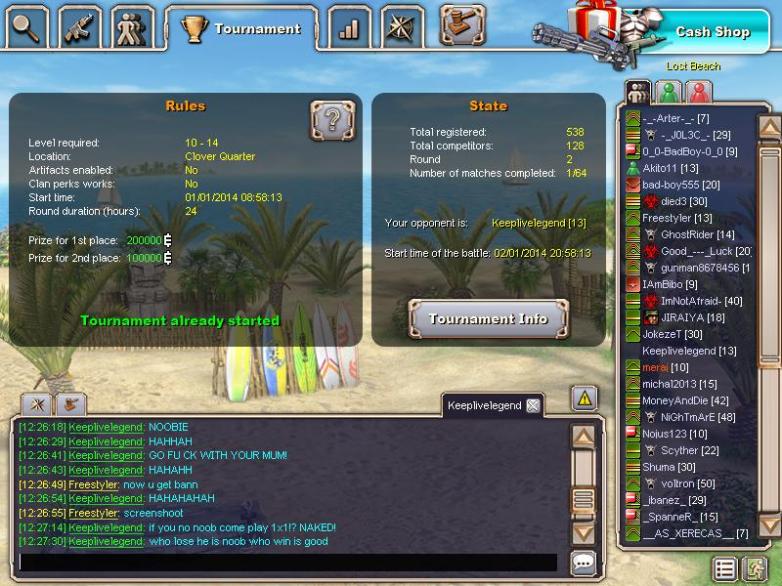Open the list icon button in bottom corner
Image resolution: width=782 pixels, height=586 pixels.
726,569
